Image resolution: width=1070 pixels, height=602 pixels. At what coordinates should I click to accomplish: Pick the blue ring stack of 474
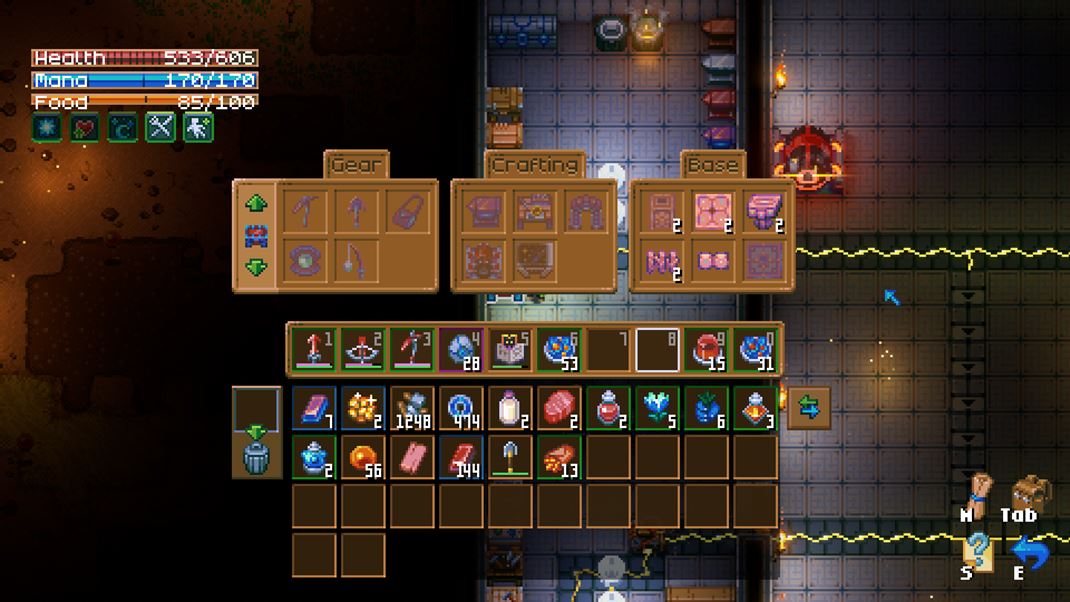point(461,408)
